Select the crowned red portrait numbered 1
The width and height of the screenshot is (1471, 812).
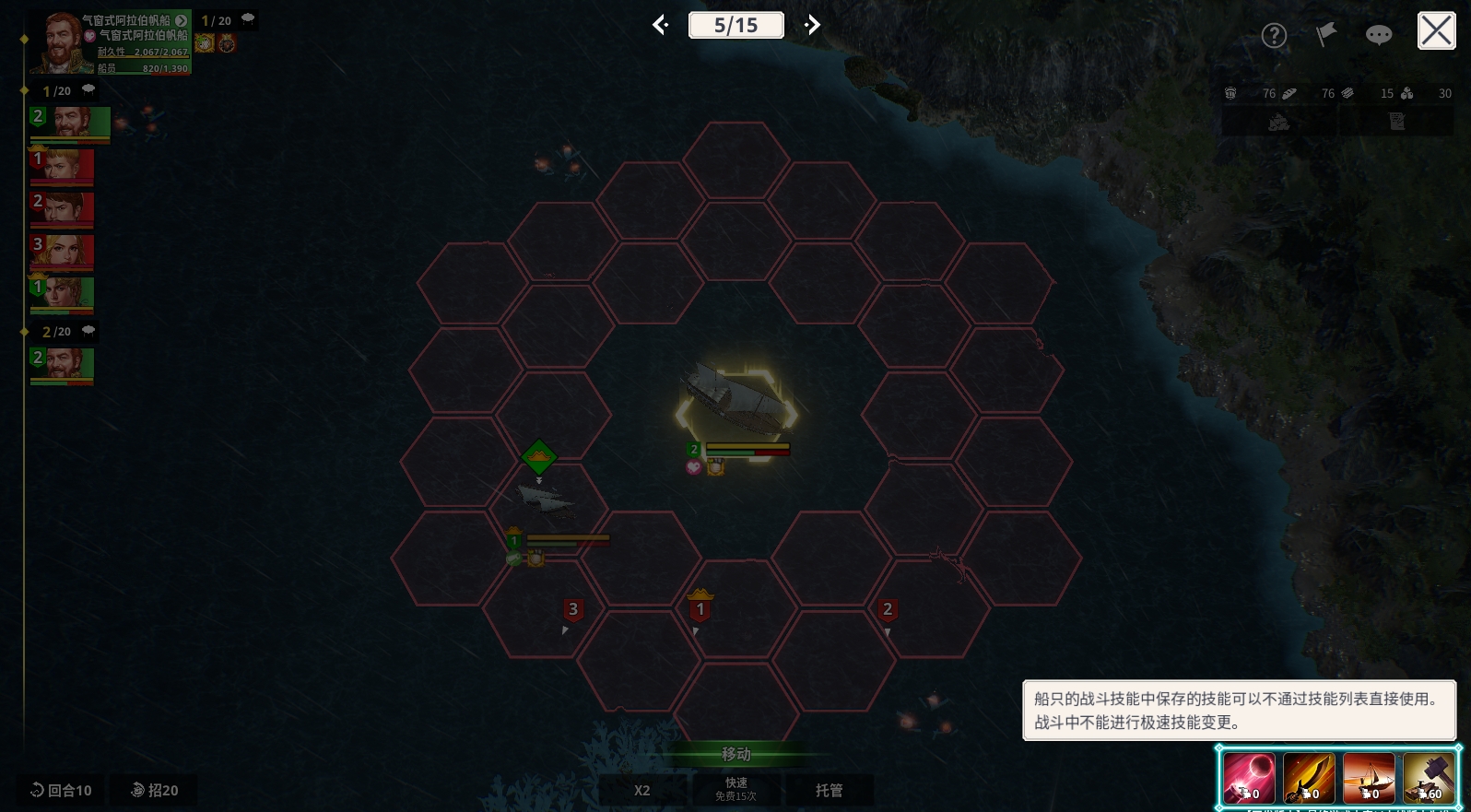coord(63,166)
